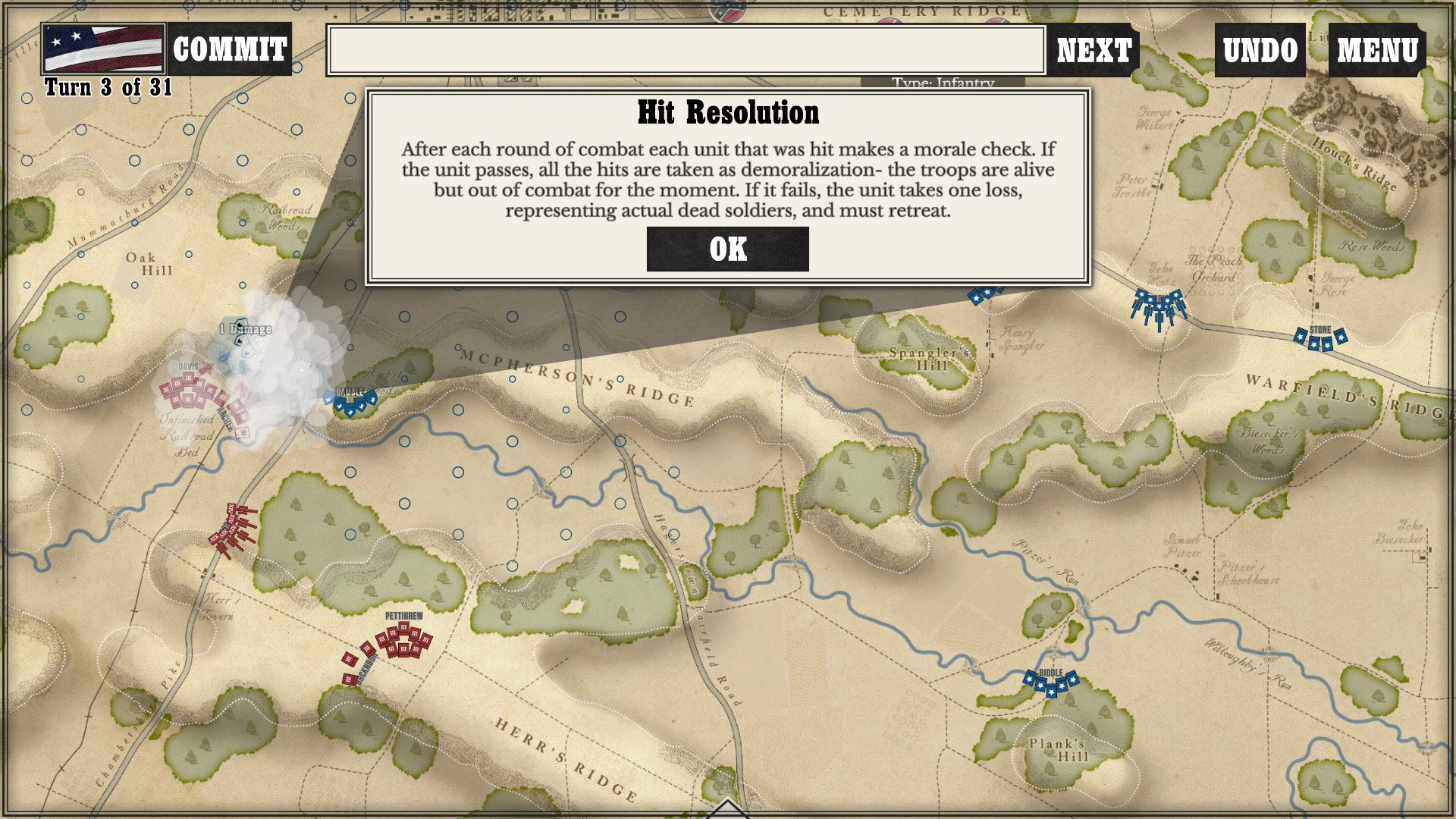Viewport: 1456px width, 819px height.
Task: Confirm the Hit Resolution dialog with OK
Action: (727, 249)
